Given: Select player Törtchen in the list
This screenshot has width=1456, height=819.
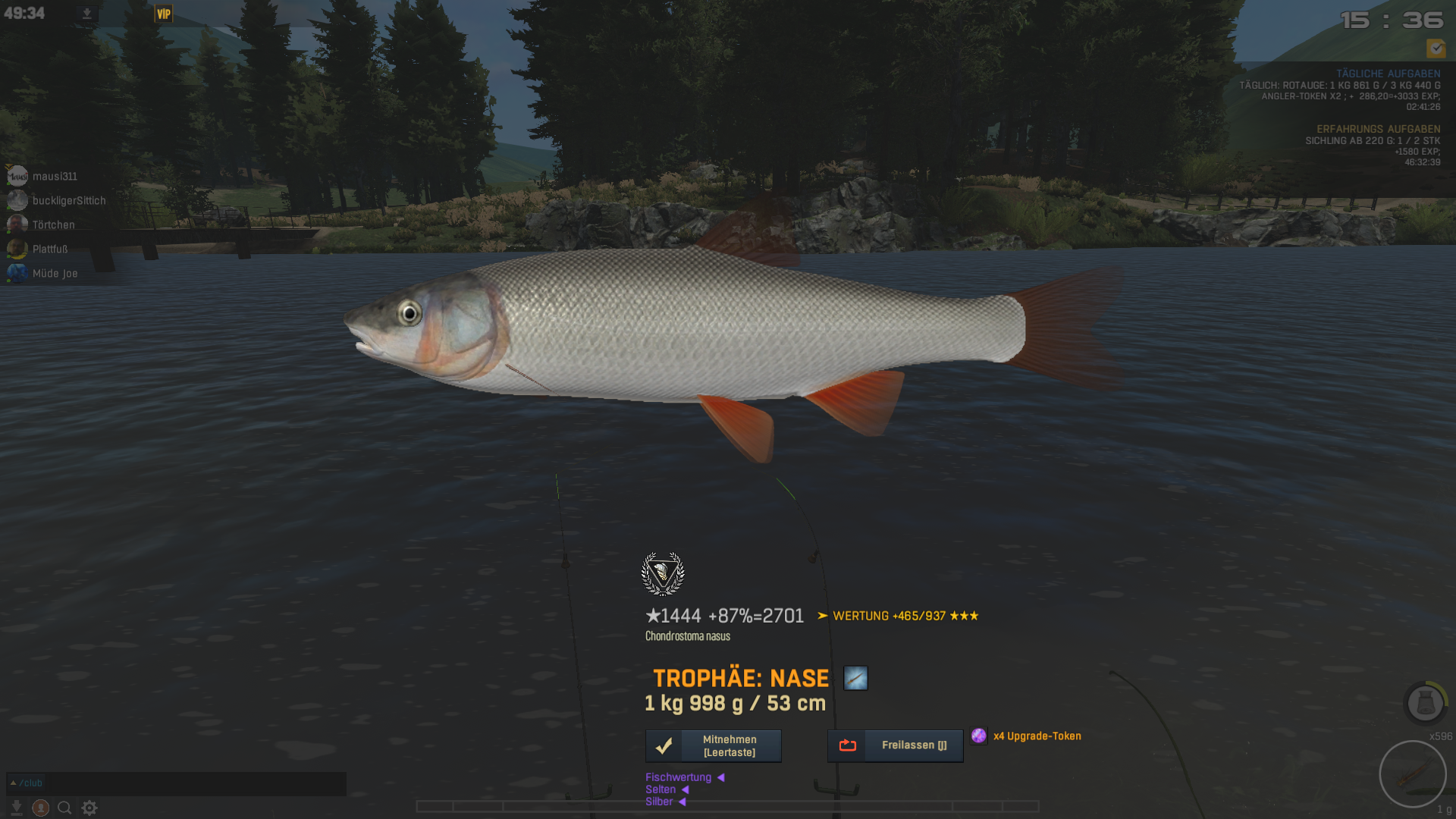Looking at the screenshot, I should (53, 224).
